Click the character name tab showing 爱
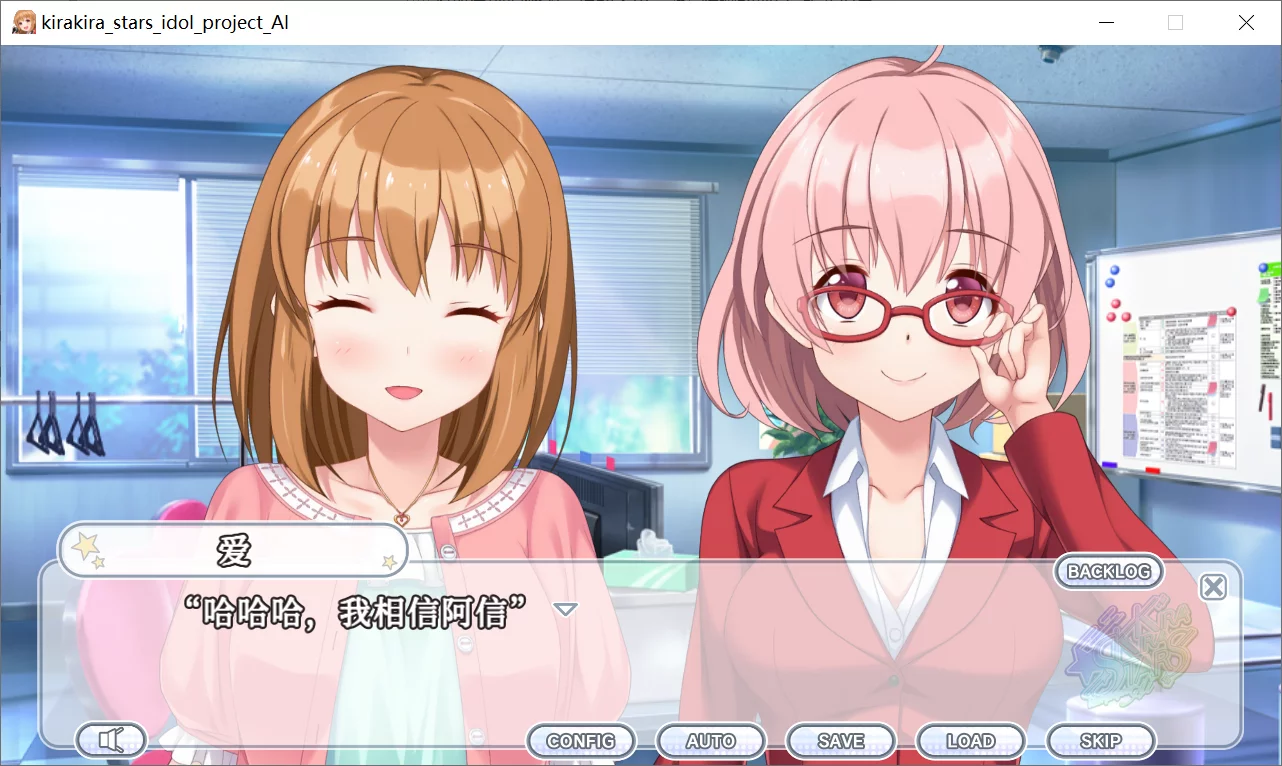1282x766 pixels. click(x=232, y=549)
